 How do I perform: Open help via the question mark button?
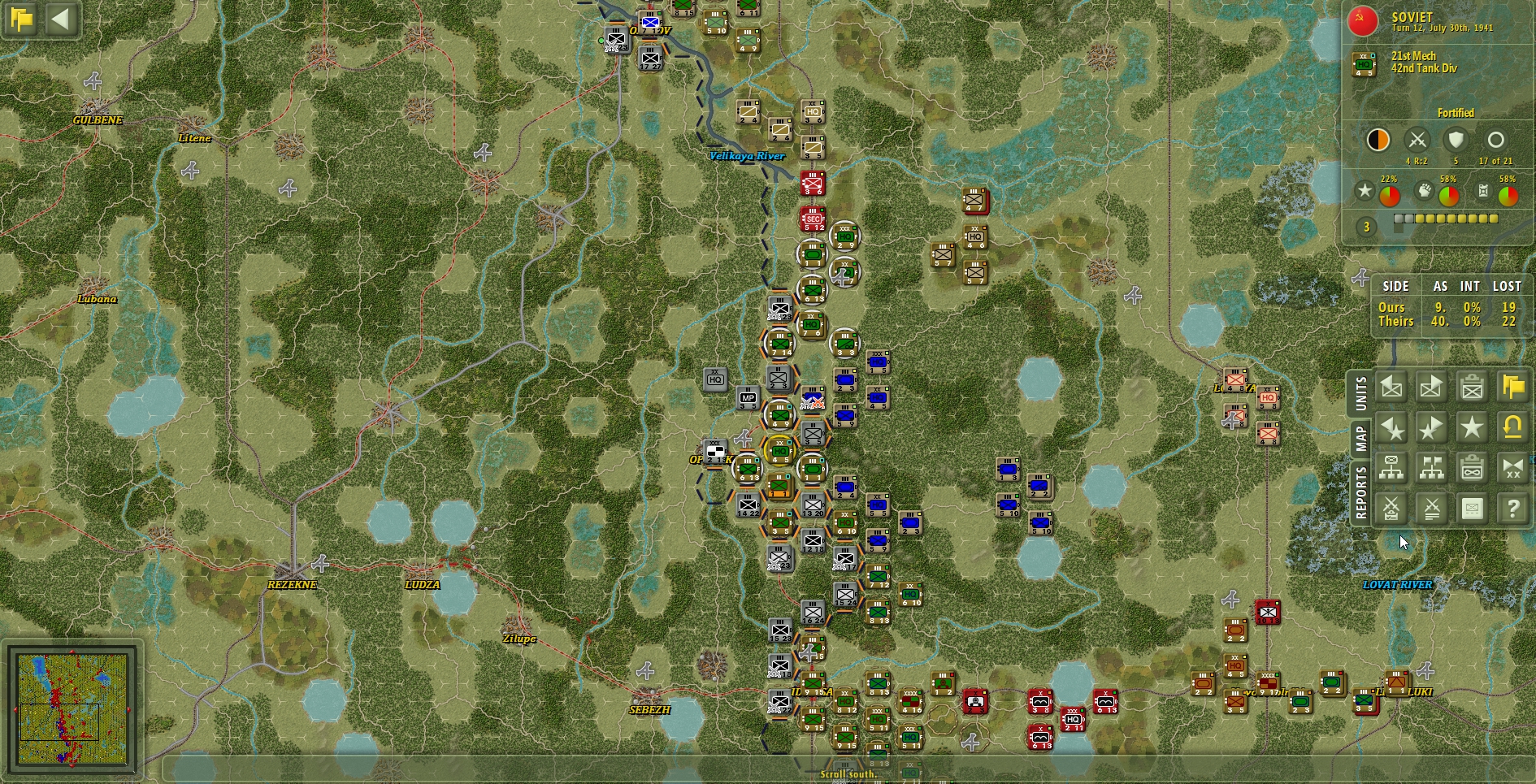(1514, 507)
